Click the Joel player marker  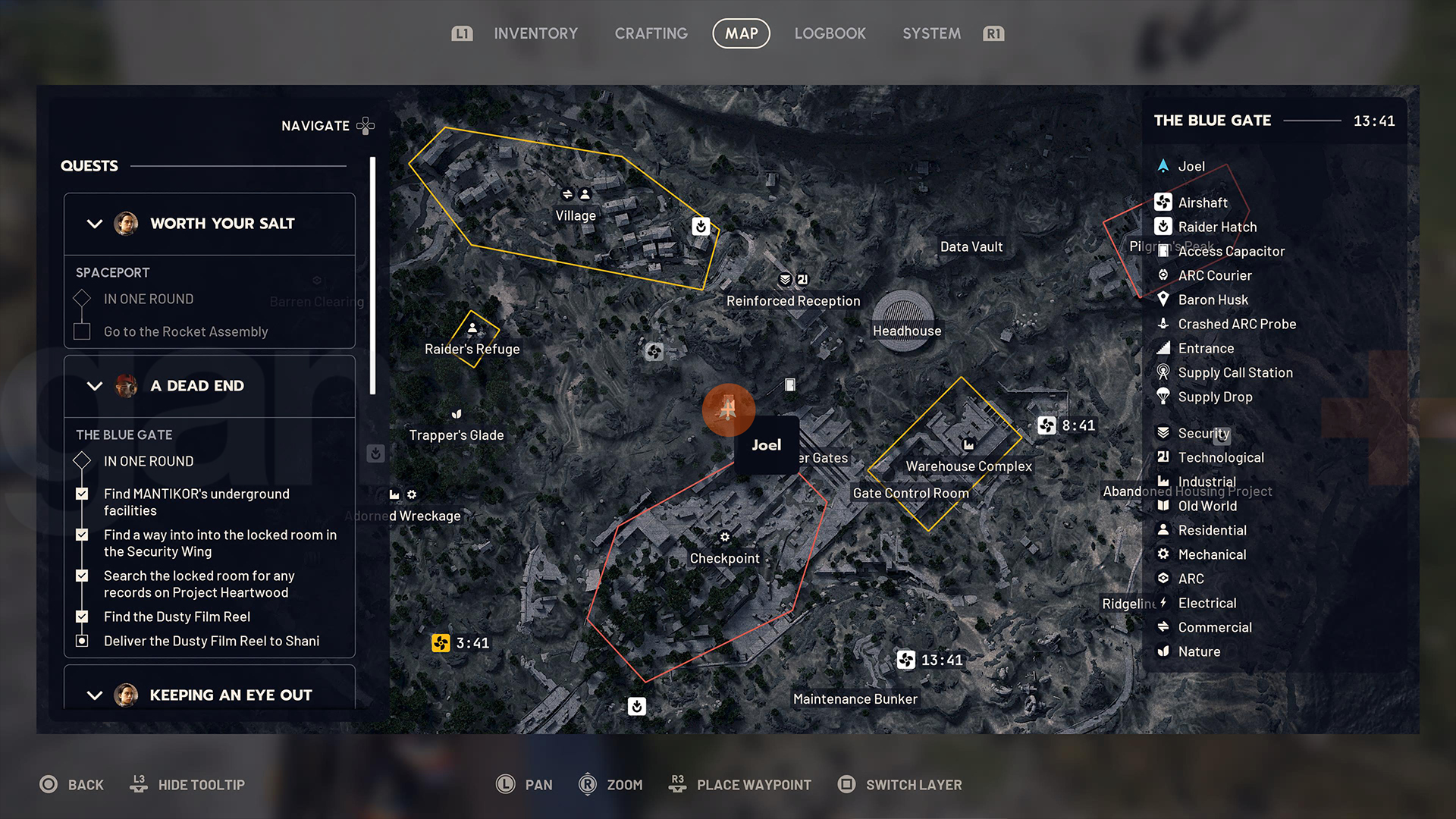pos(728,410)
